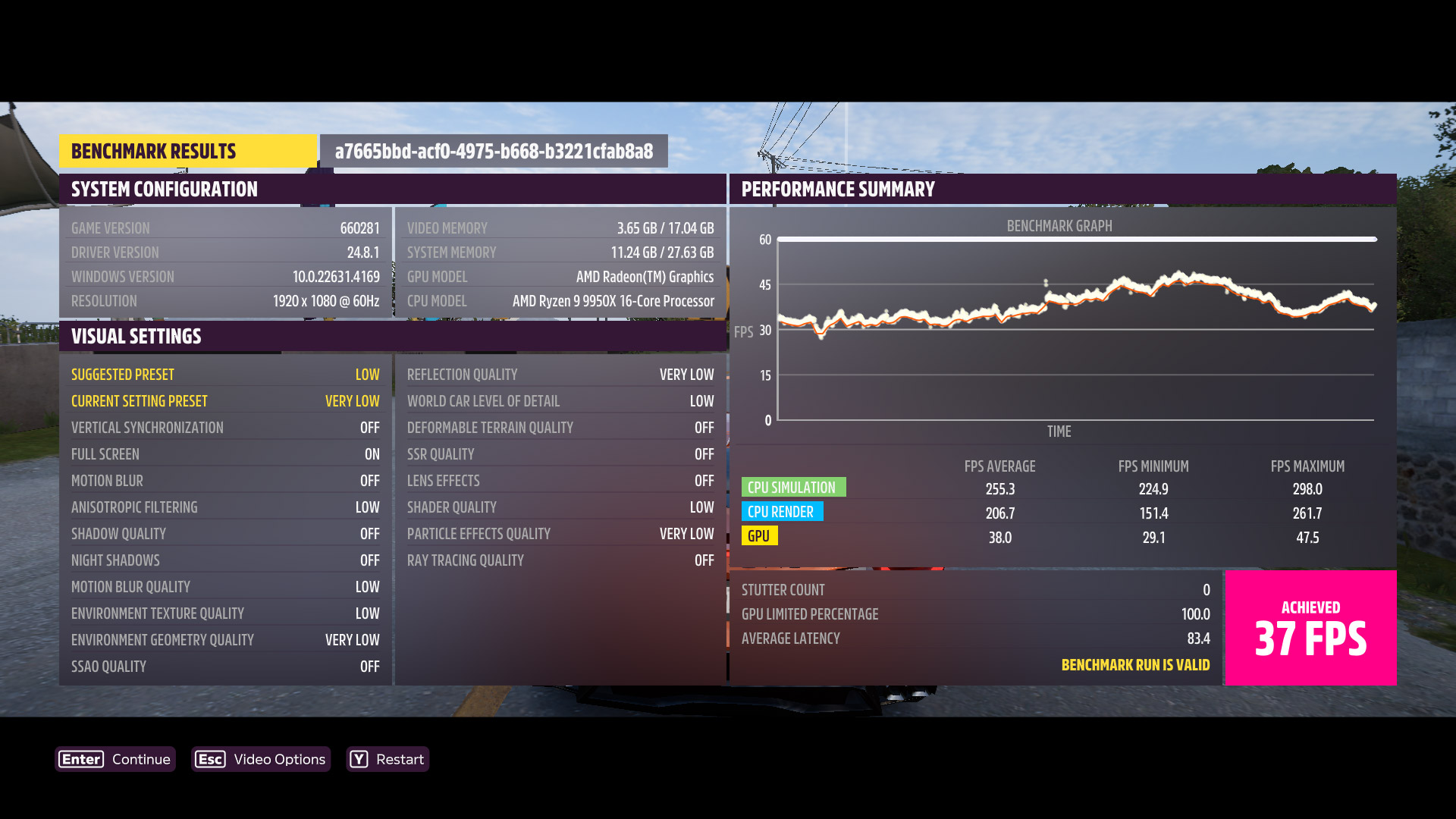The image size is (1456, 819).
Task: Click the Esc key icon near Video Options
Action: coord(211,759)
